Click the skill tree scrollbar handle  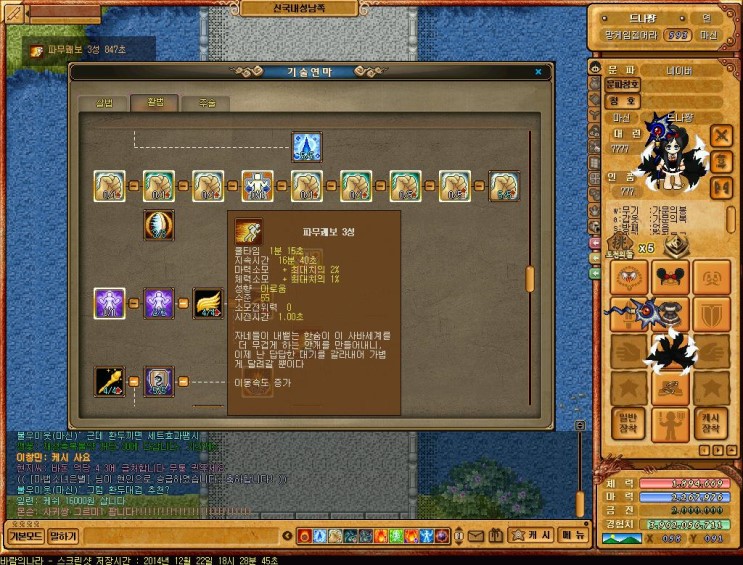click(530, 278)
